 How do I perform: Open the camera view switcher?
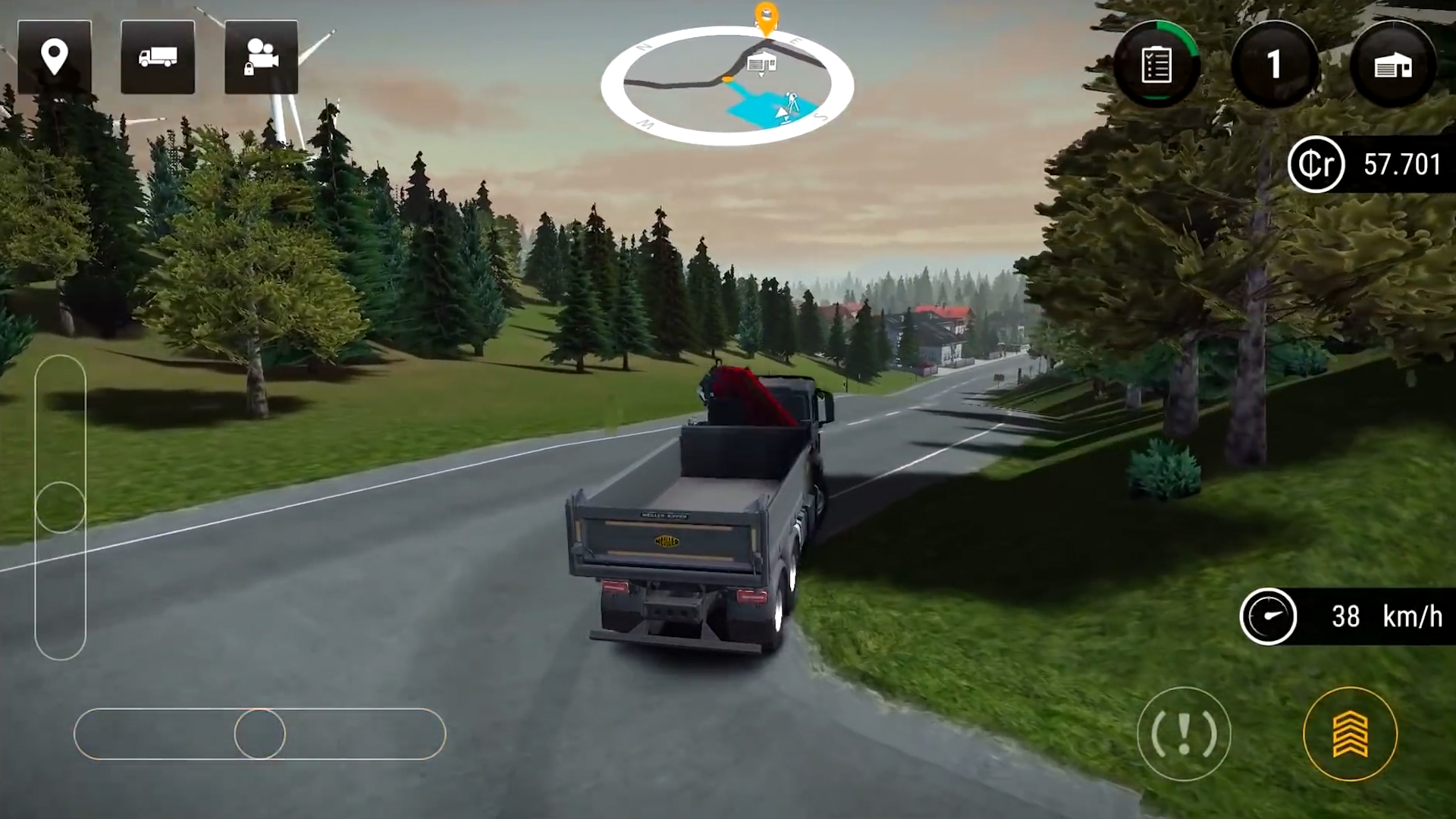coord(261,57)
